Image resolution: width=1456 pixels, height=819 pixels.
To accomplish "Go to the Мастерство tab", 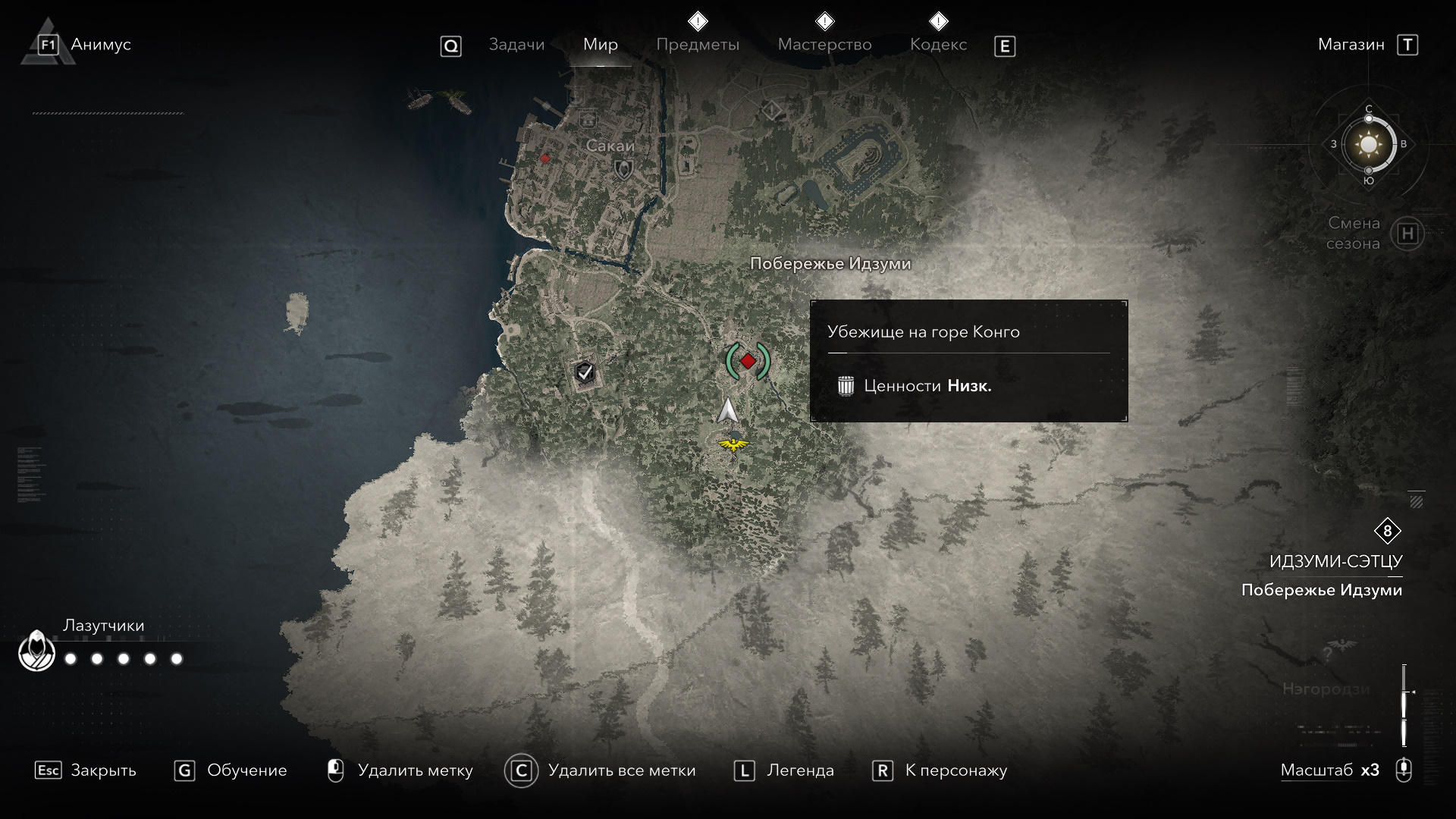I will pyautogui.click(x=824, y=45).
